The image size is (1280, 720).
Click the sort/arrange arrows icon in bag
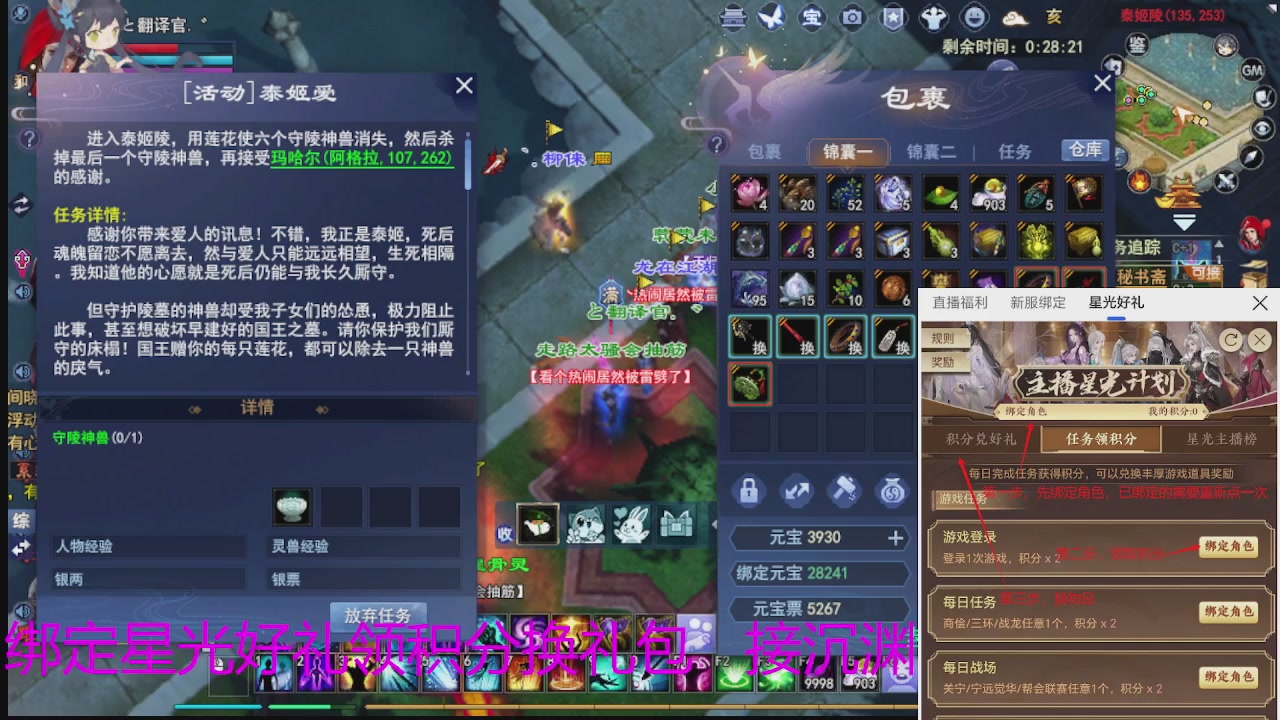(796, 490)
